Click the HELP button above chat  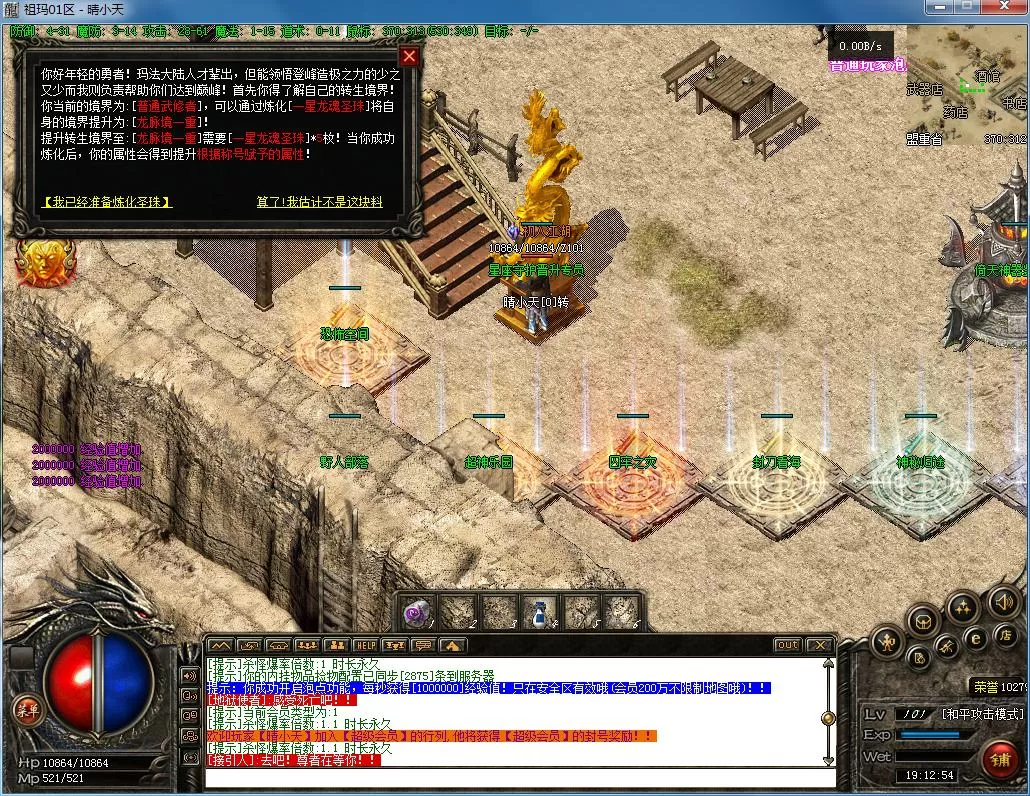[x=366, y=646]
